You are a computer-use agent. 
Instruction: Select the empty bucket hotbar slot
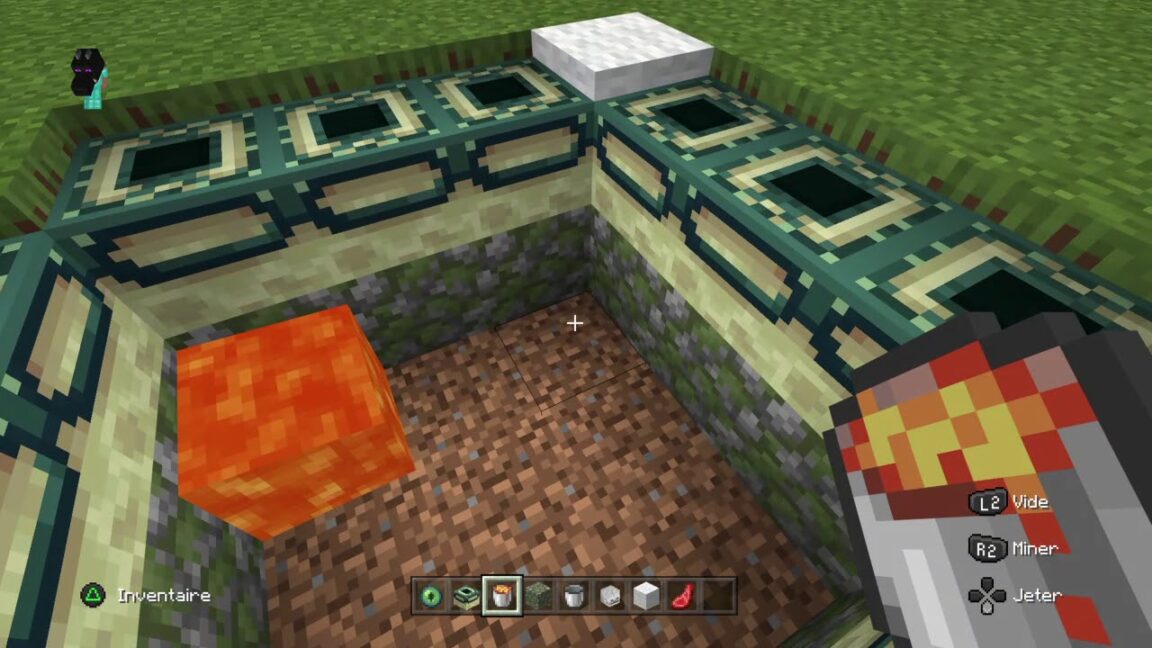coord(574,596)
